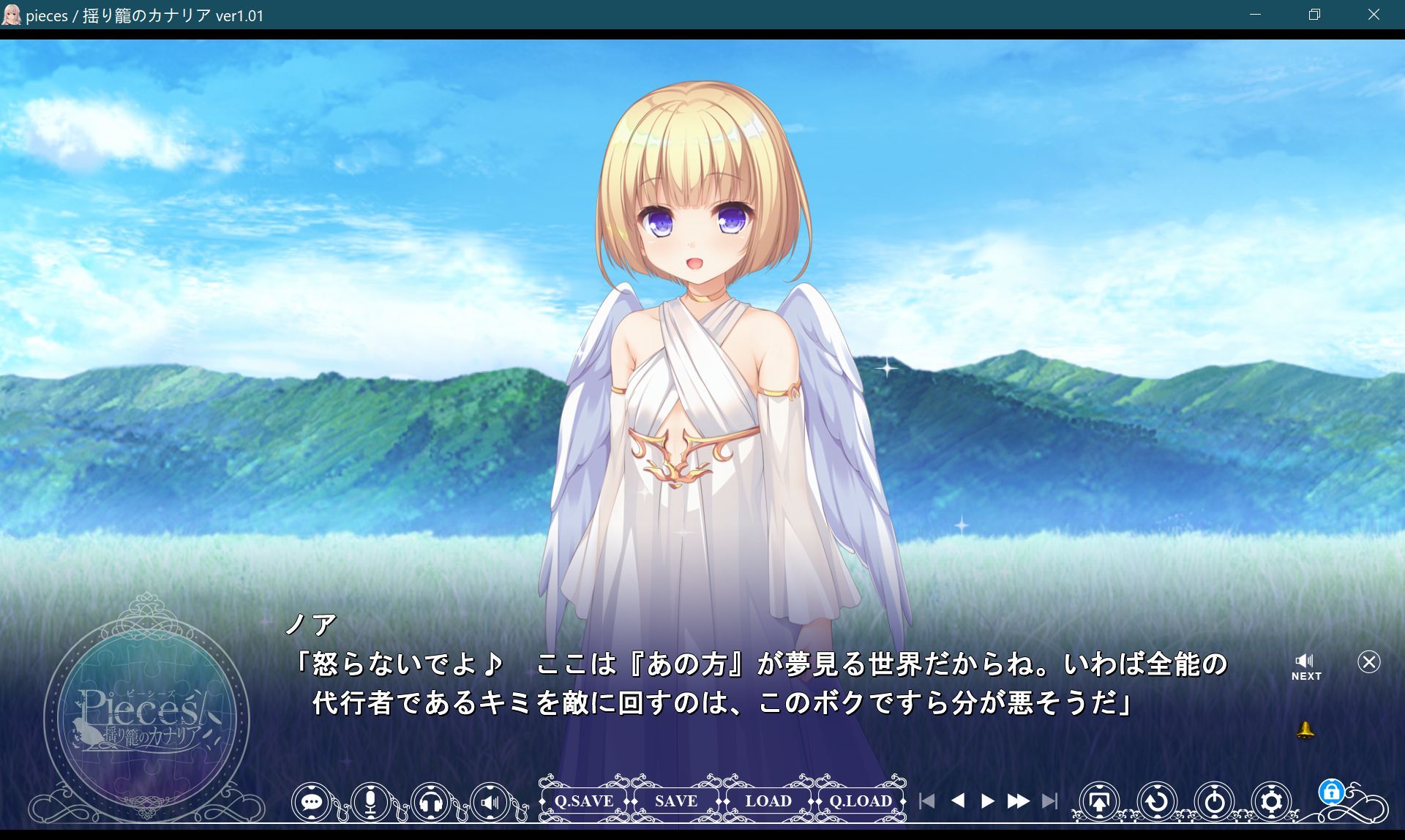The image size is (1405, 840).
Task: Select the microphone voice icon
Action: click(370, 801)
